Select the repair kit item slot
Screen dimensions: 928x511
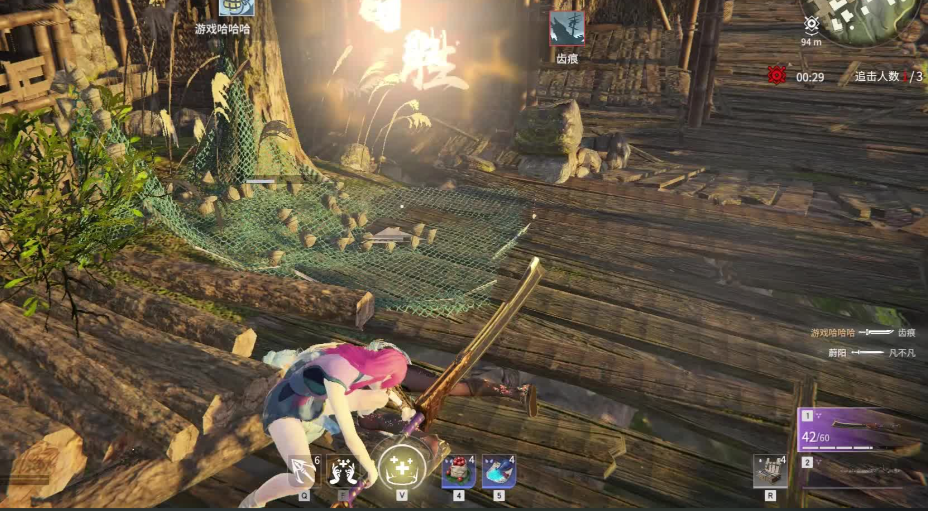(x=770, y=470)
